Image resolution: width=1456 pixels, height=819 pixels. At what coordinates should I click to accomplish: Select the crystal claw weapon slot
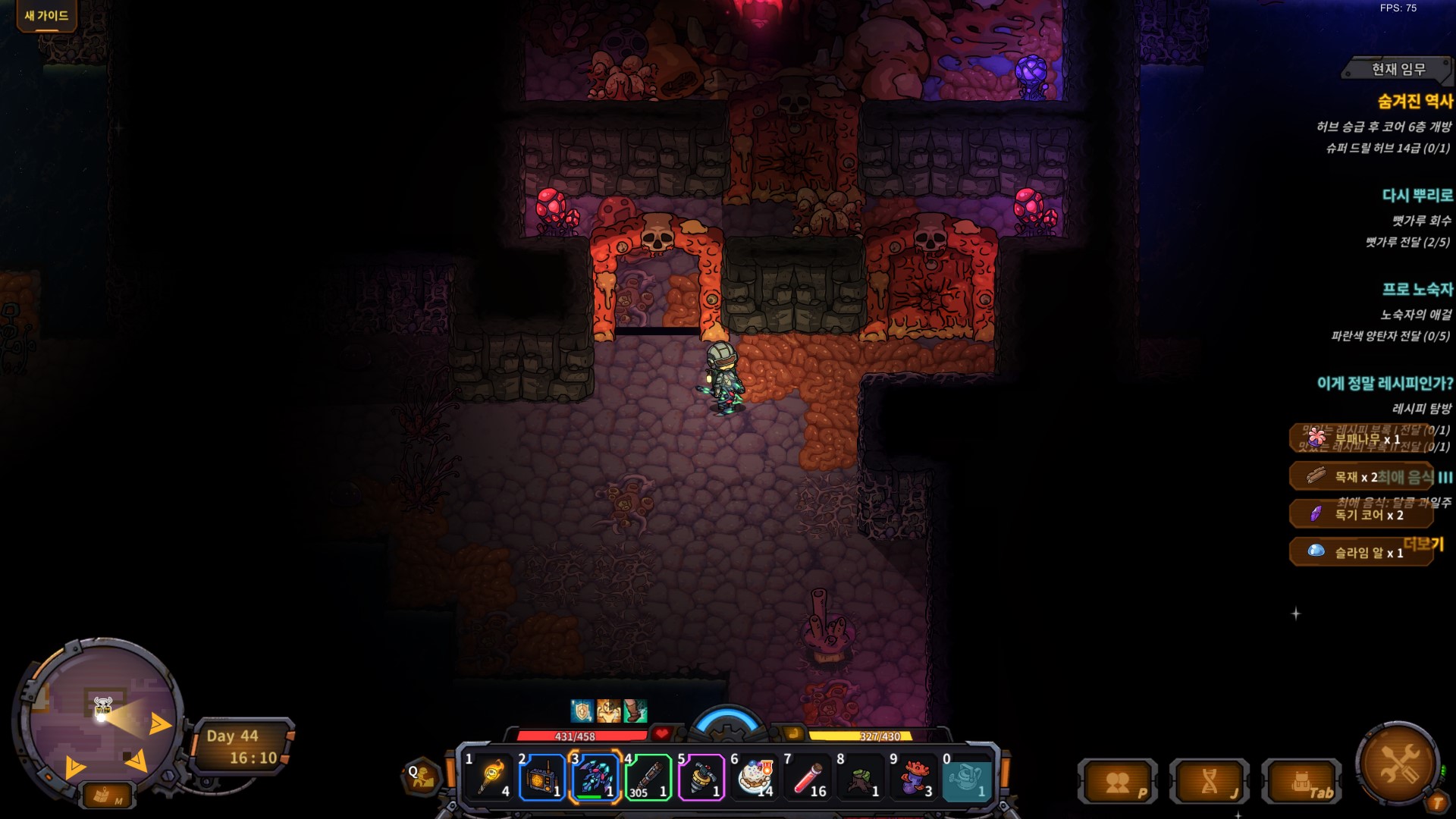point(595,777)
